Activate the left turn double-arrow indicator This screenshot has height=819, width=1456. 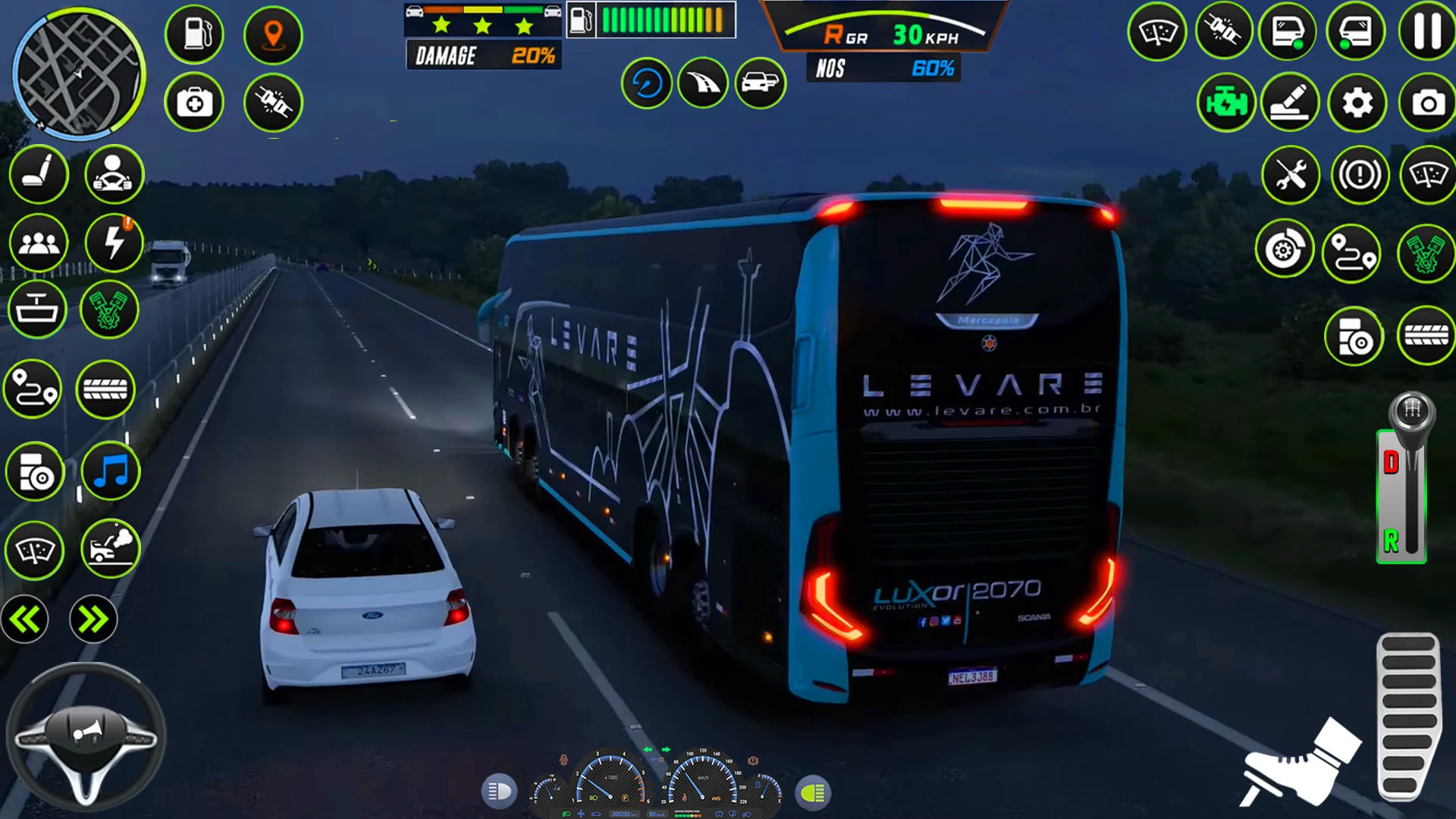point(25,620)
